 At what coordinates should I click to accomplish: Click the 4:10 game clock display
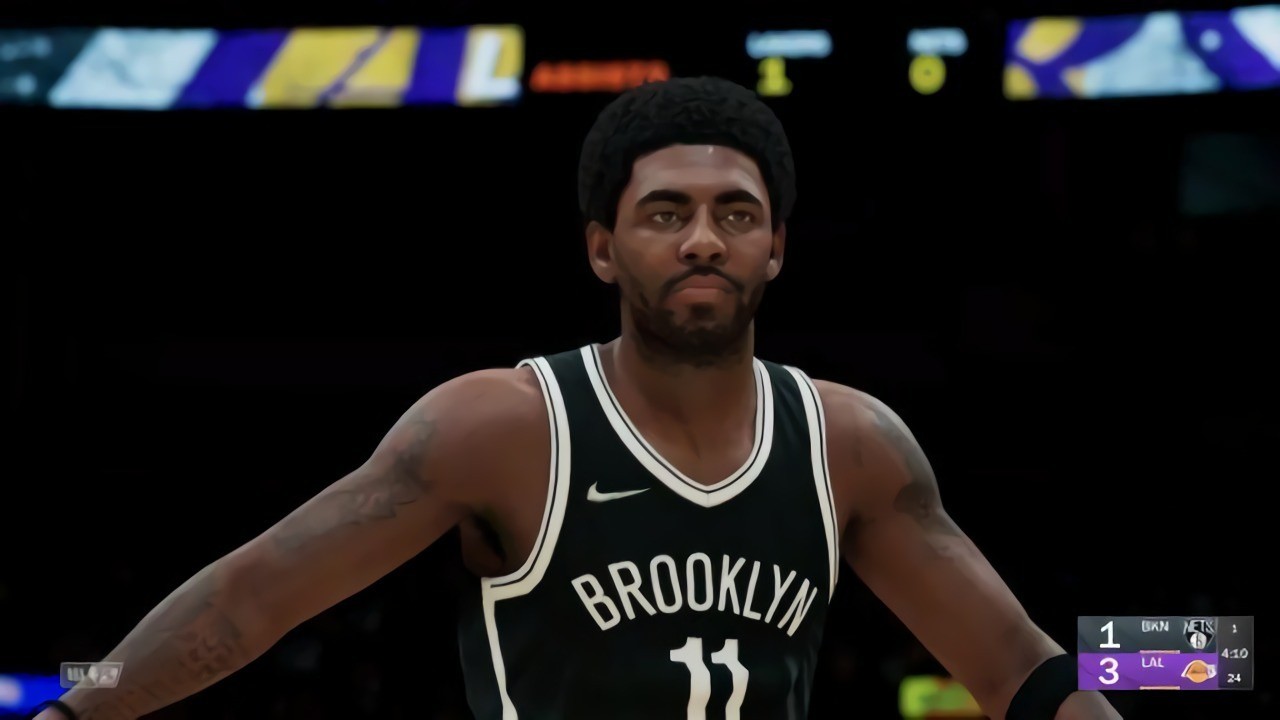coord(1234,653)
